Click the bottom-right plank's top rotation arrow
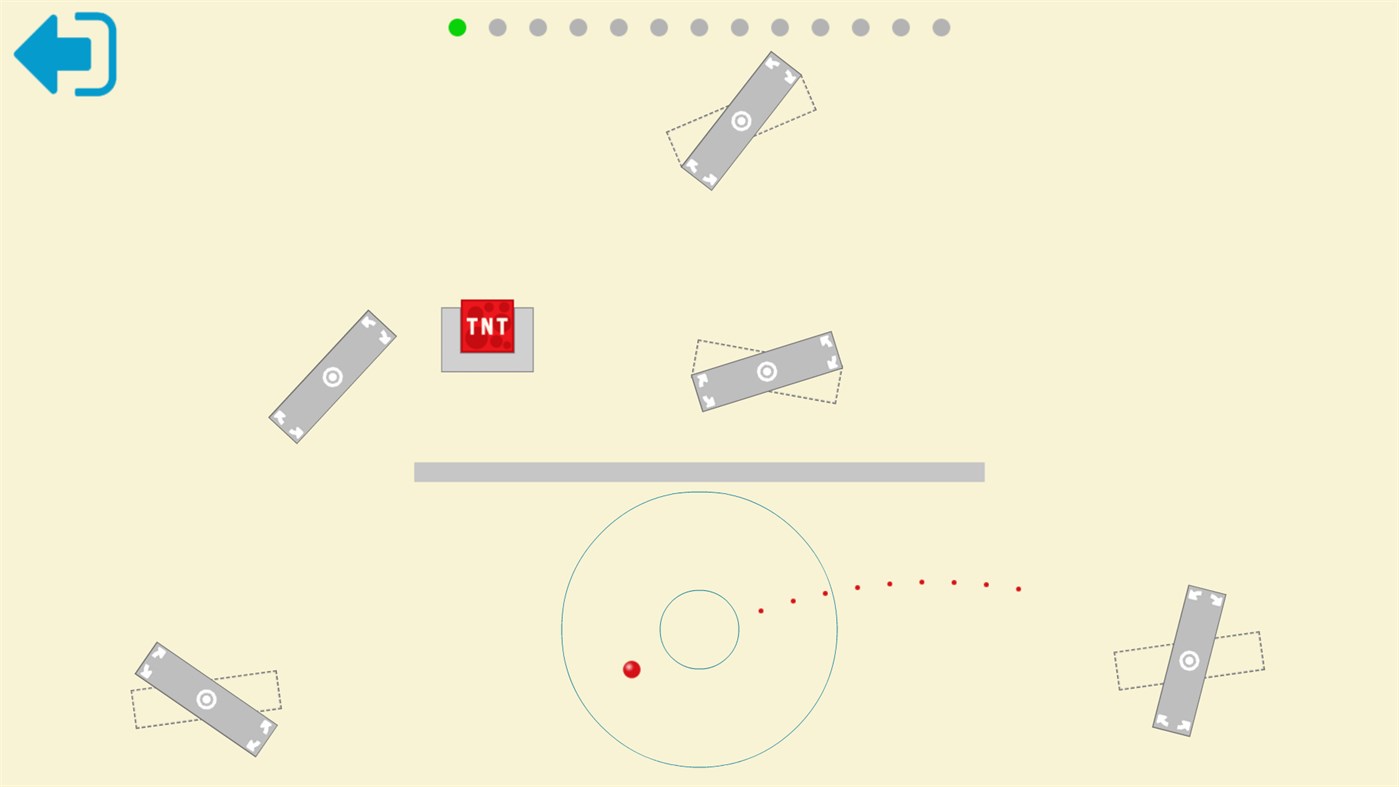Screen dimensions: 1399x787 1196,596
